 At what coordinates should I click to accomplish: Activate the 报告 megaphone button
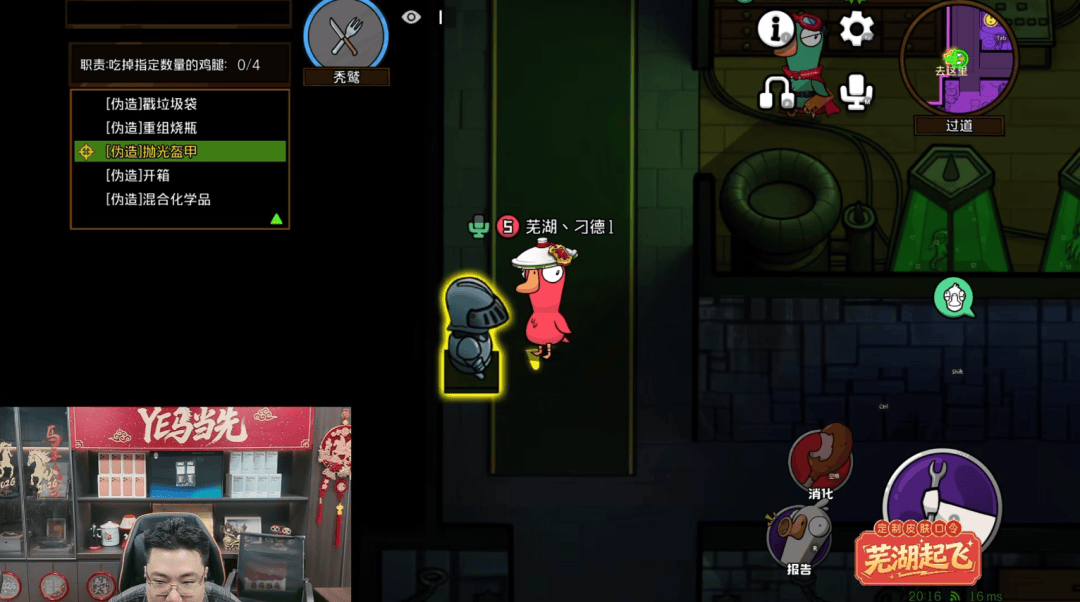click(x=799, y=537)
